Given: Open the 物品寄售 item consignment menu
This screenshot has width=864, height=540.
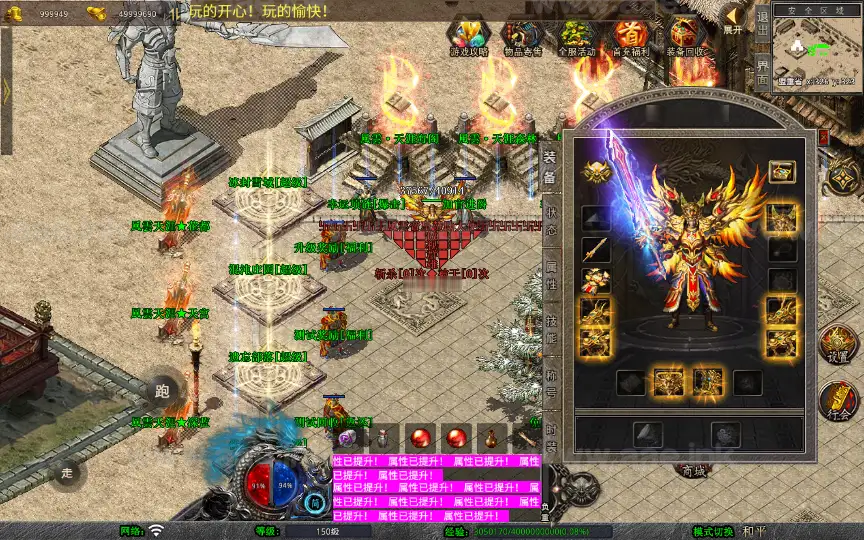Looking at the screenshot, I should [522, 37].
